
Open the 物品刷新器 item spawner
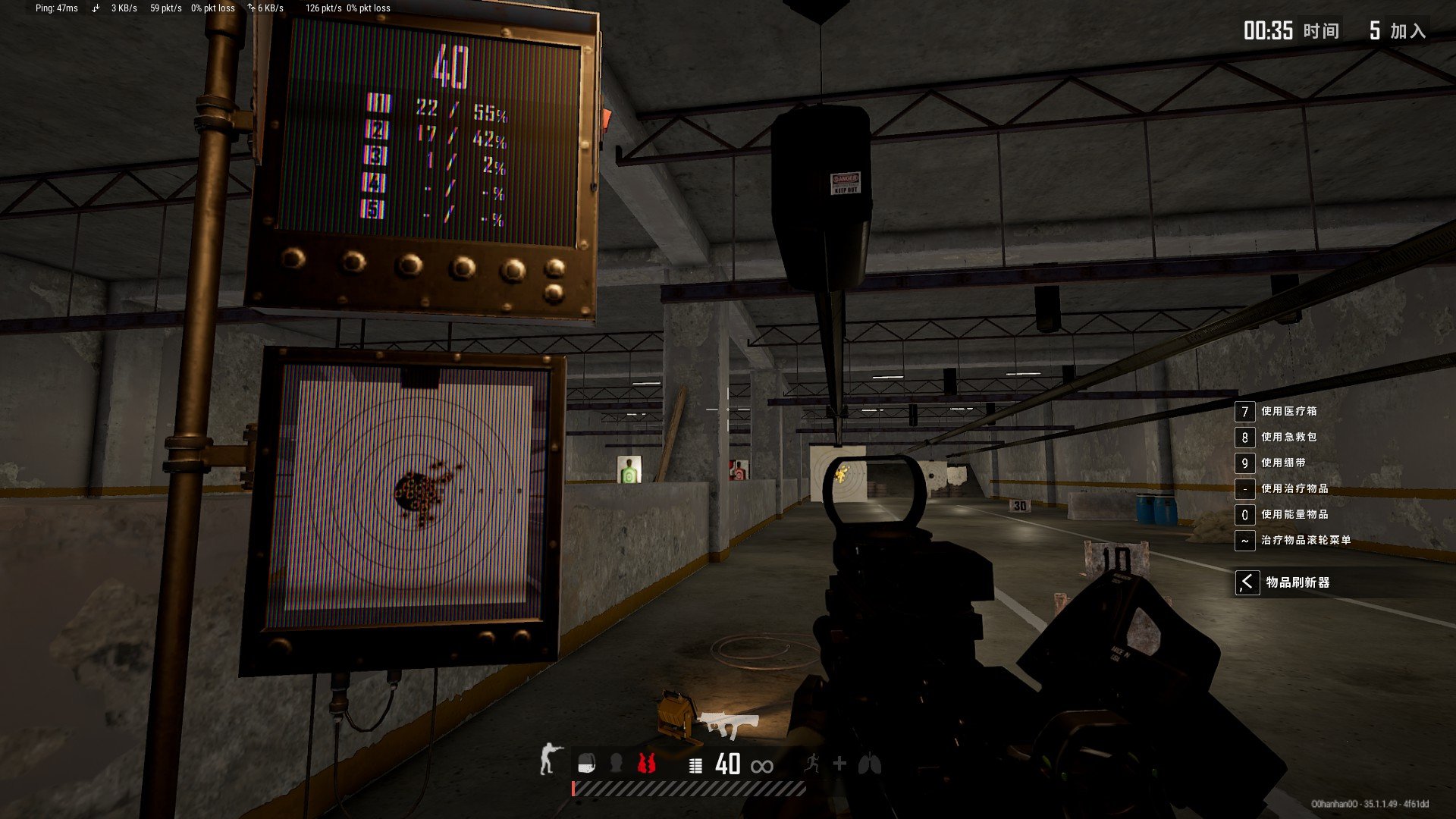click(1297, 582)
